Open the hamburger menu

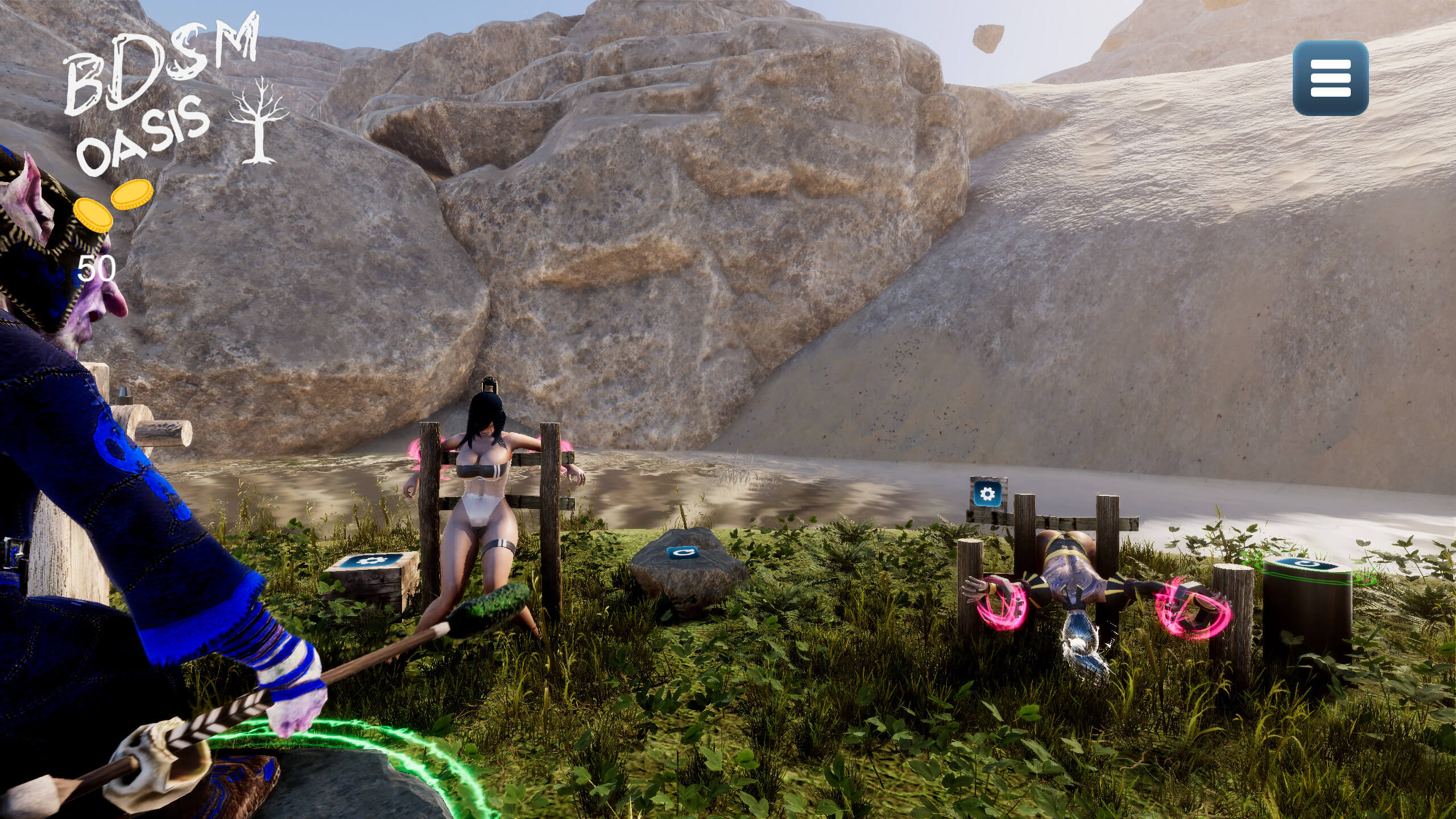(1330, 78)
